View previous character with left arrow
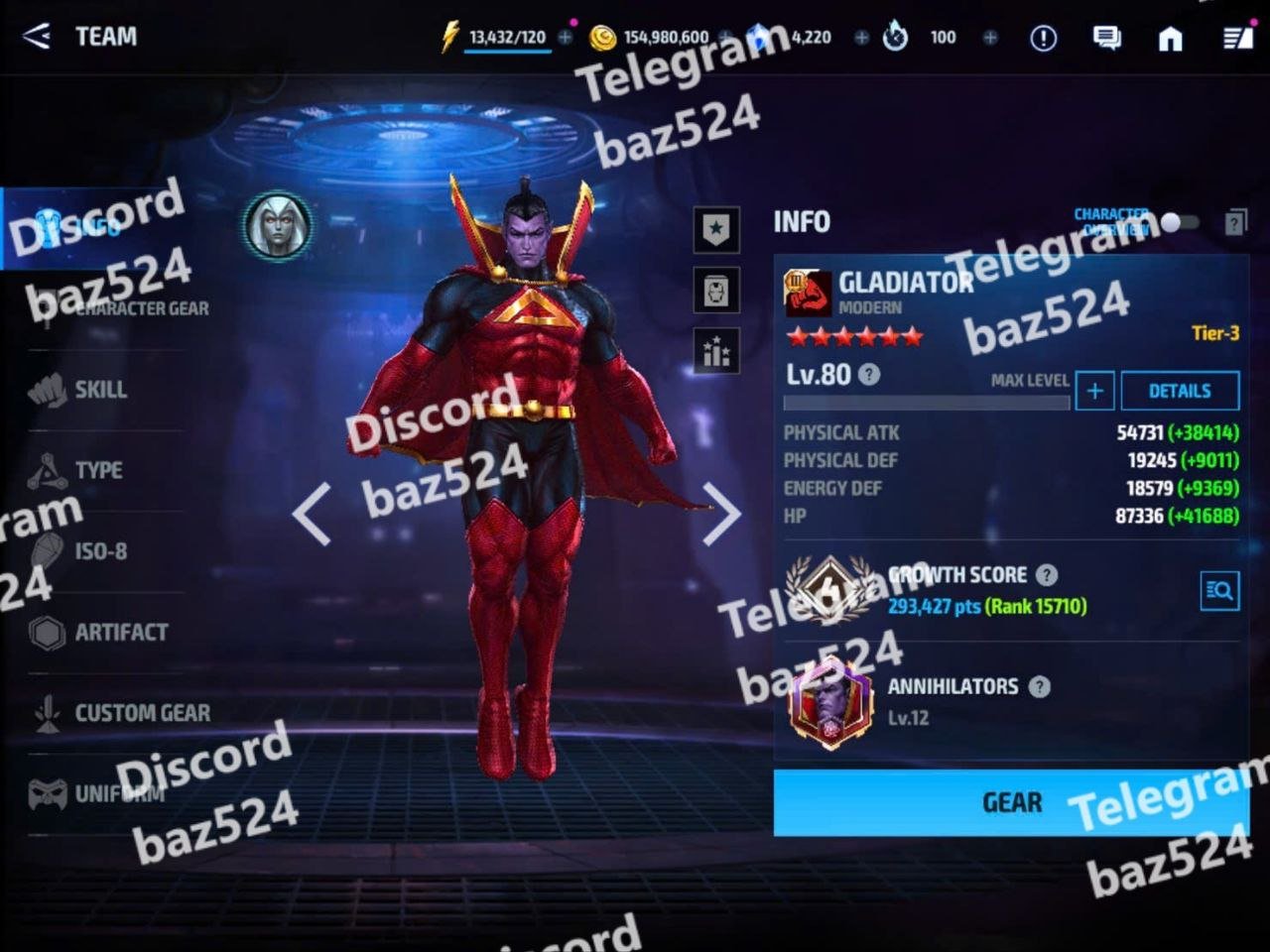1270x952 pixels. [x=312, y=514]
